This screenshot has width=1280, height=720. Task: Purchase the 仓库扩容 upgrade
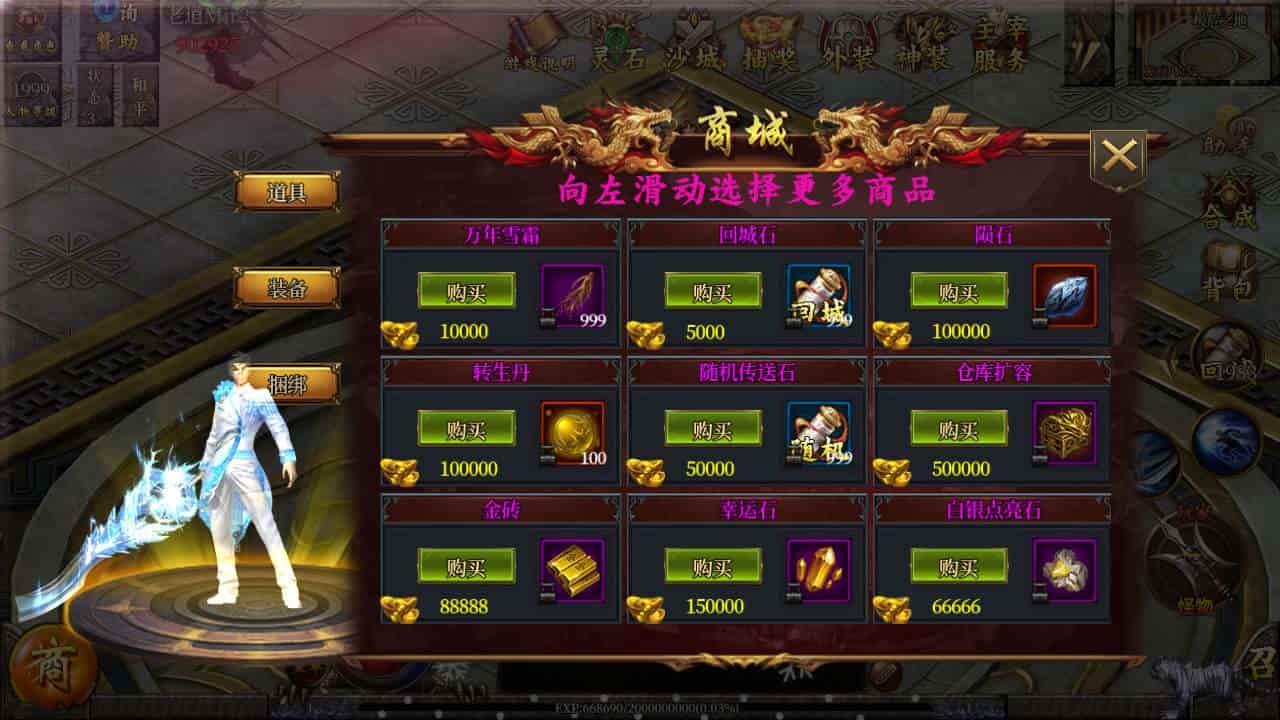[958, 430]
